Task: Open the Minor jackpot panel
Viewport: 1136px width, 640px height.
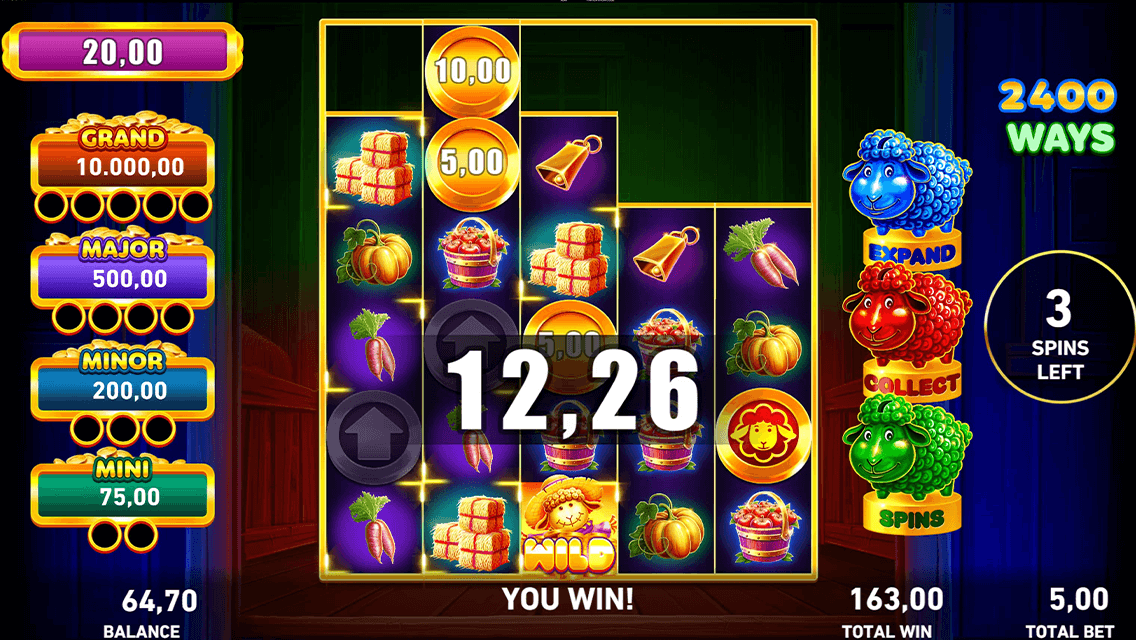Action: (x=123, y=385)
